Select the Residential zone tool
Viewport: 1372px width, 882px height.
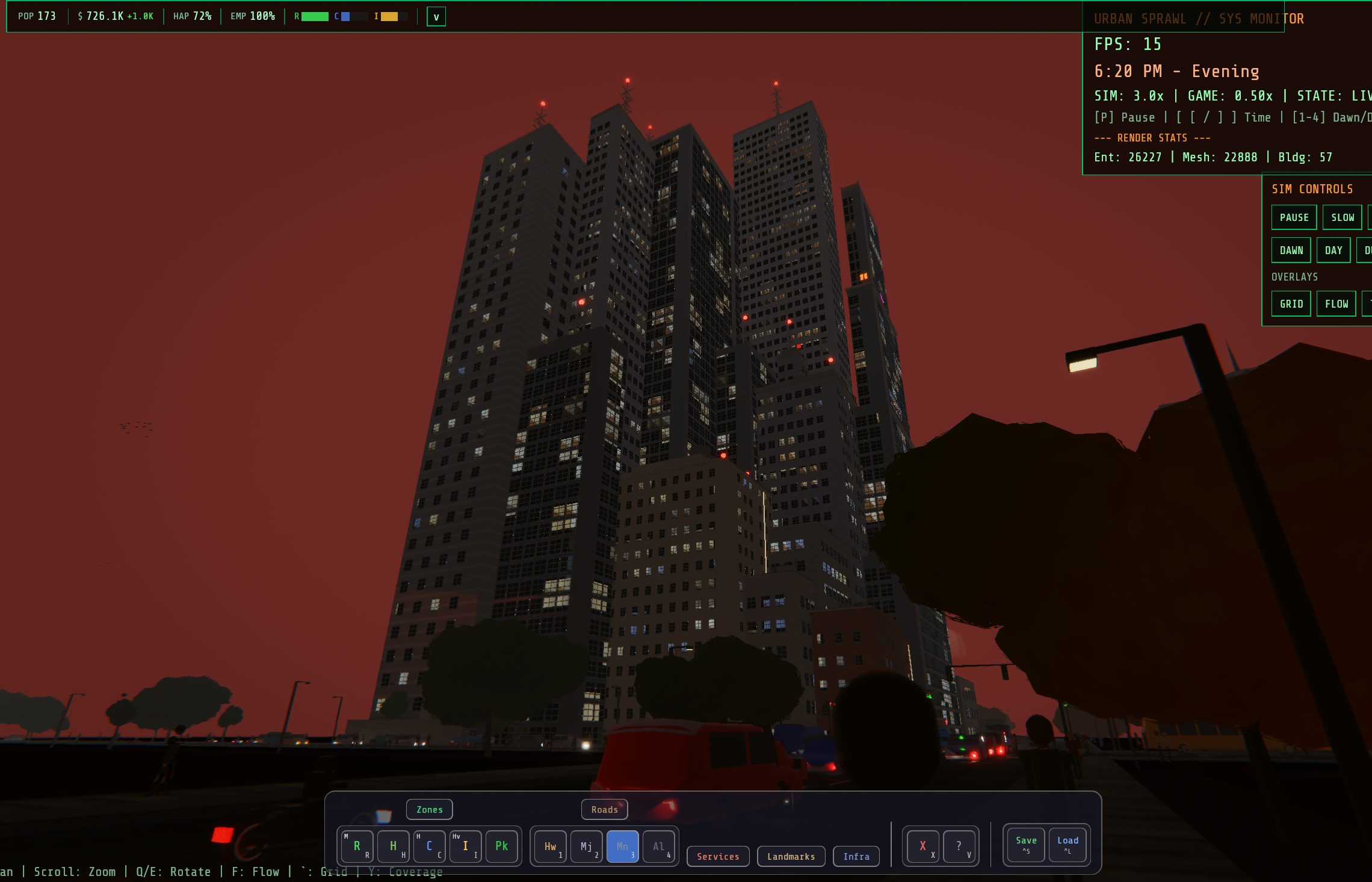357,846
